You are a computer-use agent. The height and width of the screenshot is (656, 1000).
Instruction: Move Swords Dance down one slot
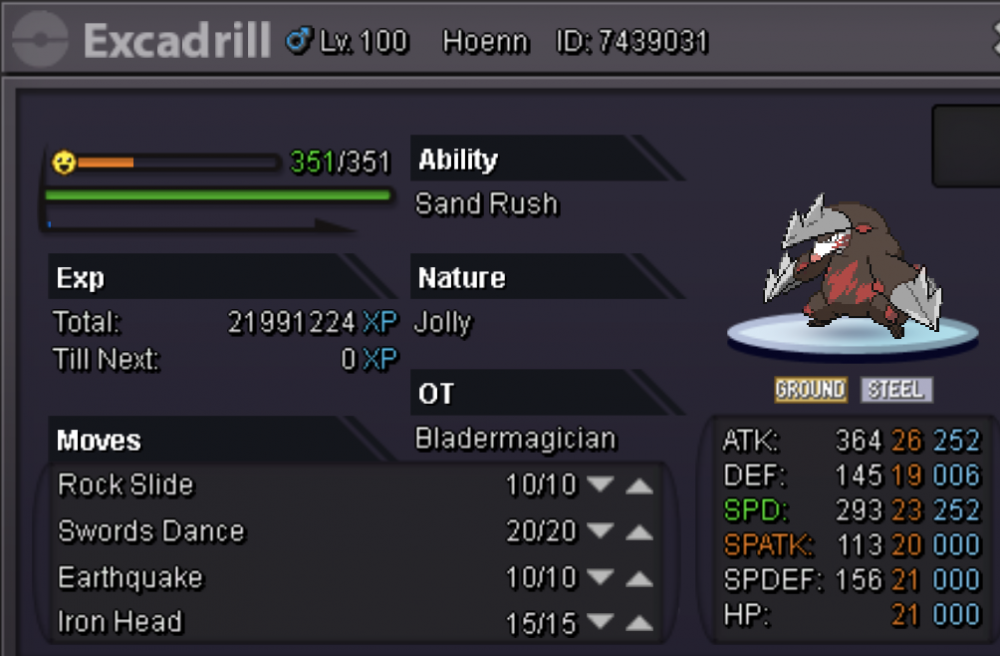[600, 531]
